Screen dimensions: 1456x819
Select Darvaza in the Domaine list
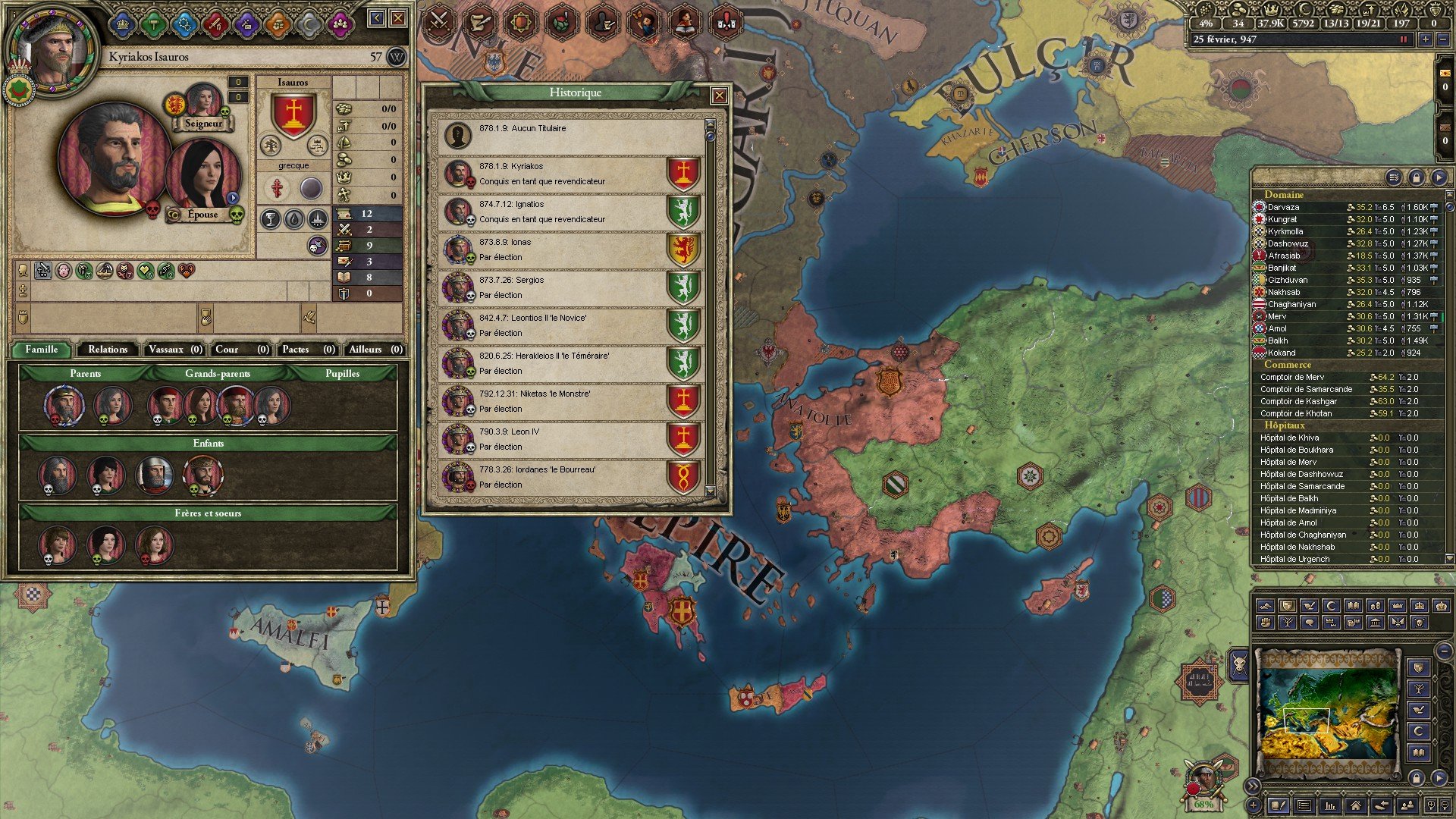click(1283, 207)
